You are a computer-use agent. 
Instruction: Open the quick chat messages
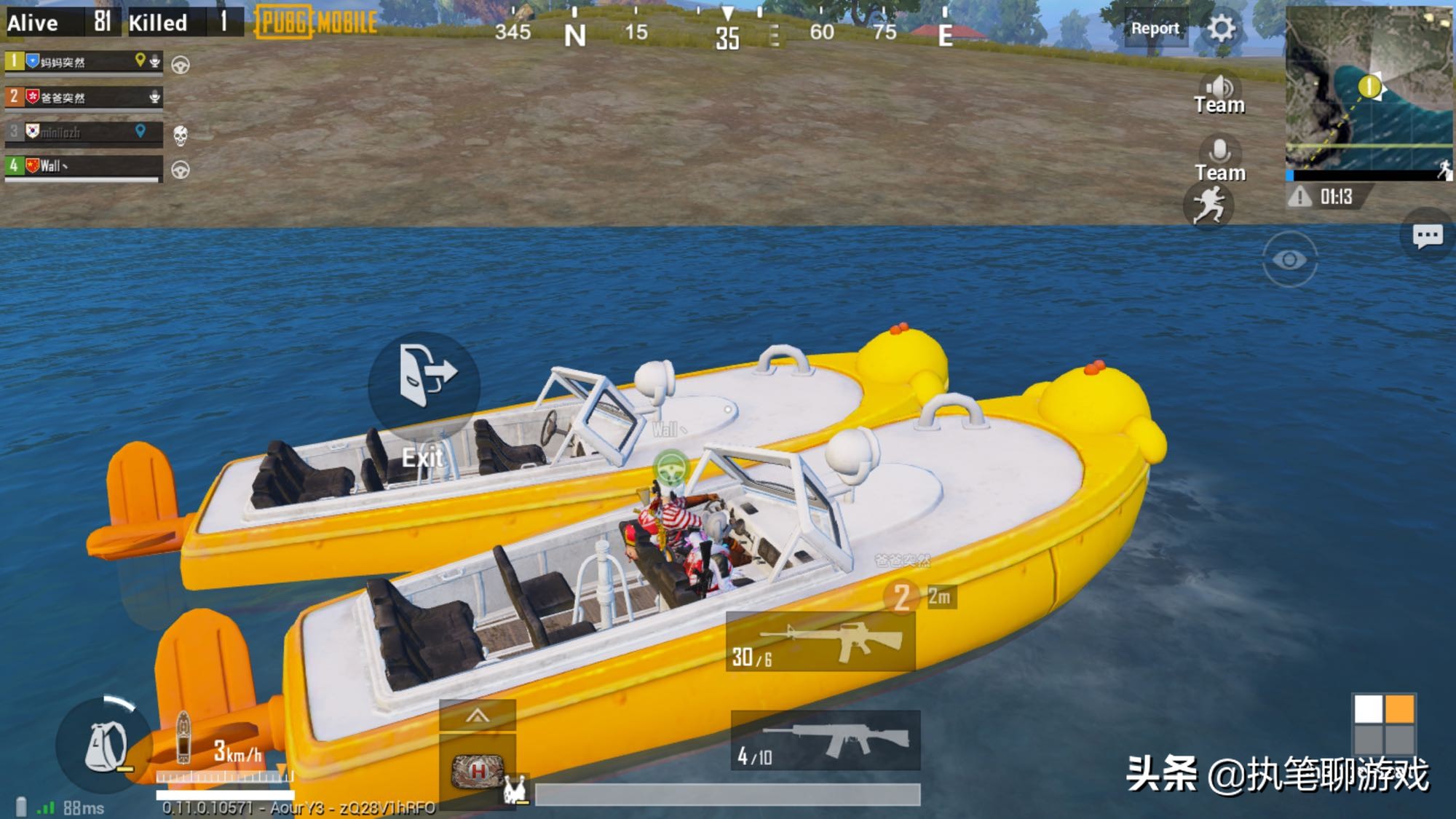coord(1427,235)
